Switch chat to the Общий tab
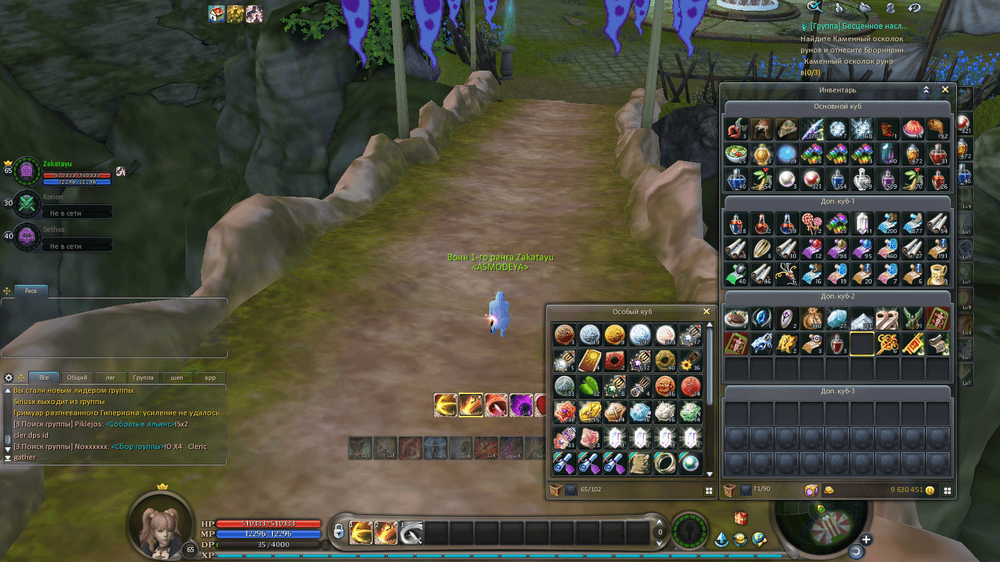Screen dimensions: 1000x562 pos(76,378)
